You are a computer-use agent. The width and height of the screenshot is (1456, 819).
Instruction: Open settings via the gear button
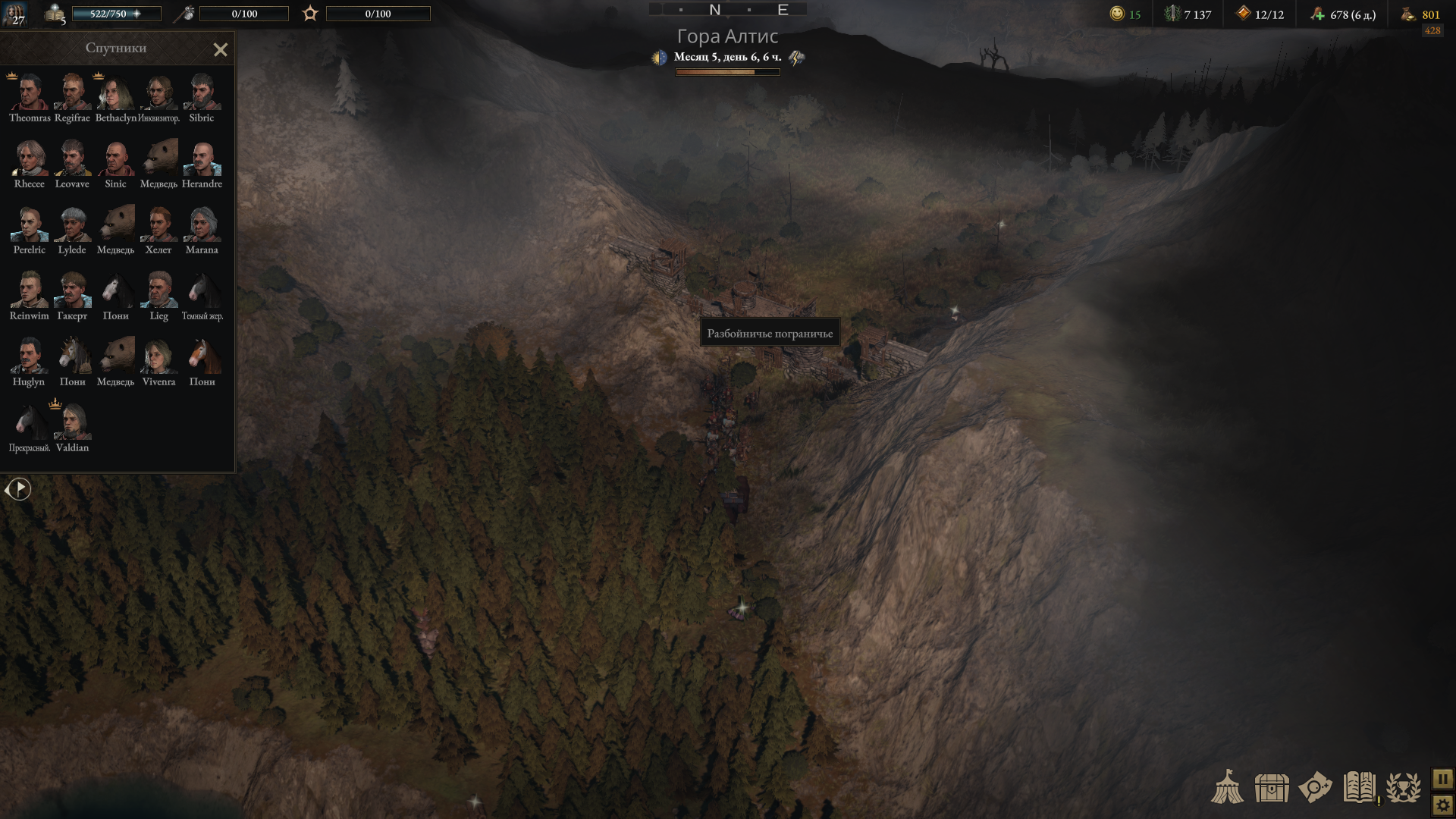tap(1442, 805)
